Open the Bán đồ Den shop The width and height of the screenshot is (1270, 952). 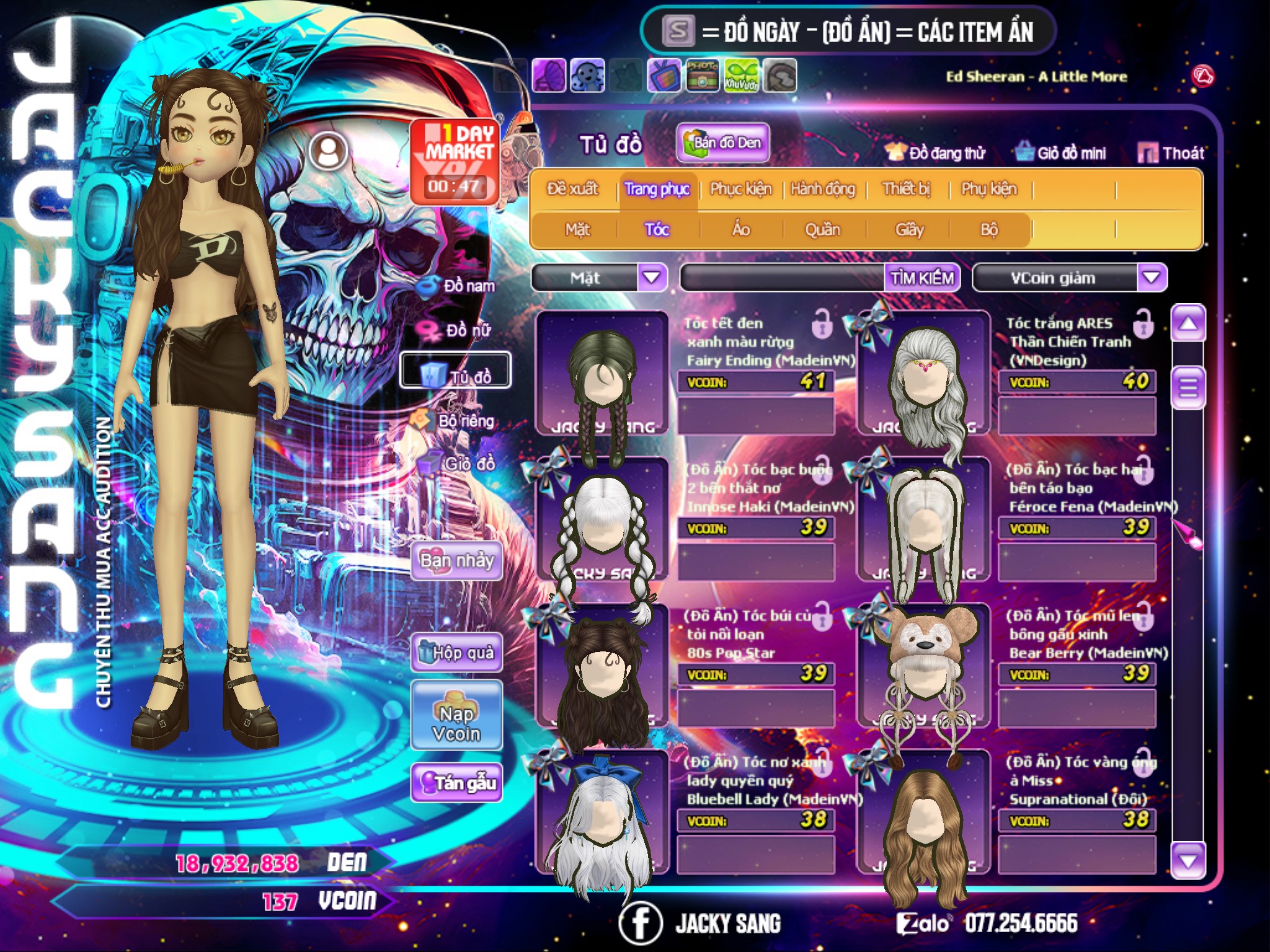click(723, 143)
